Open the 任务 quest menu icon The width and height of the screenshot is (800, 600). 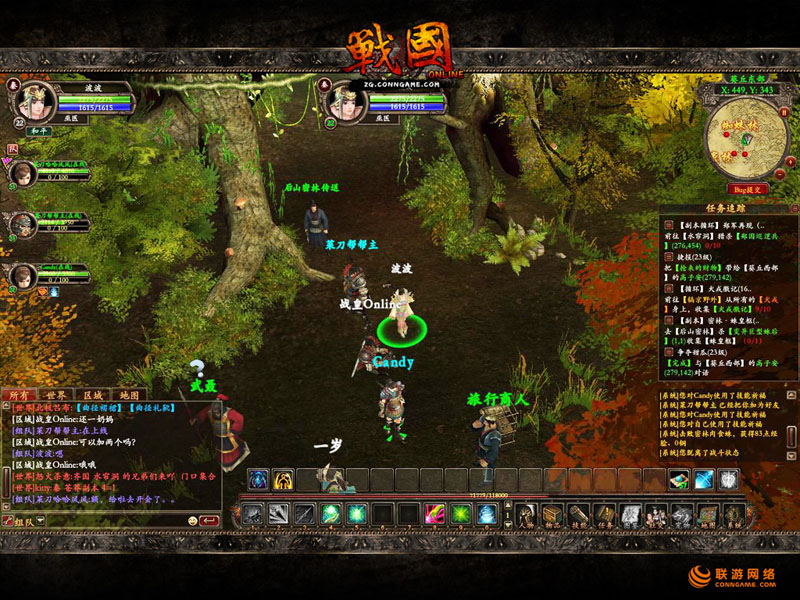point(604,514)
